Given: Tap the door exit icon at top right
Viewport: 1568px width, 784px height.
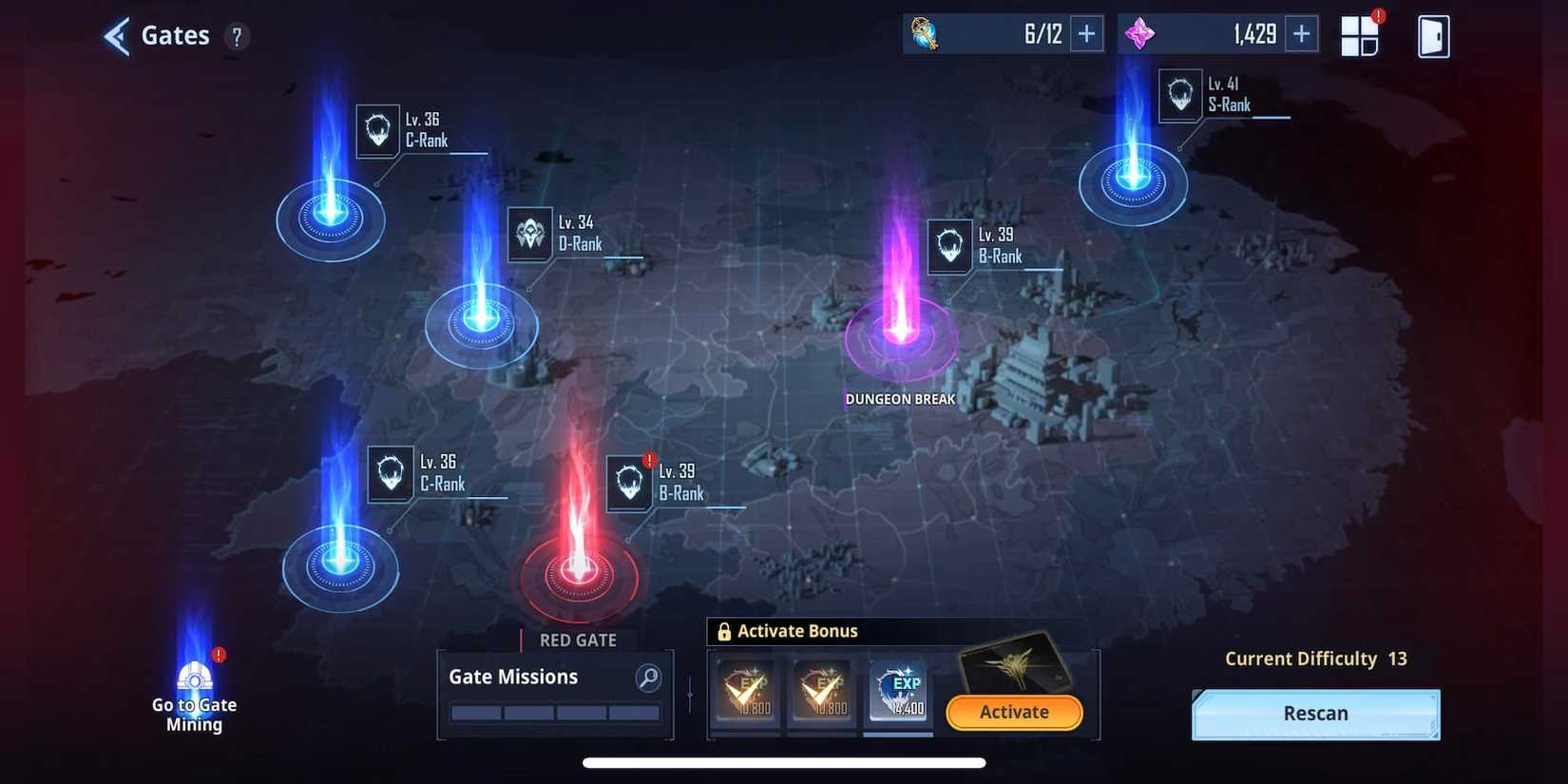Looking at the screenshot, I should [x=1433, y=35].
